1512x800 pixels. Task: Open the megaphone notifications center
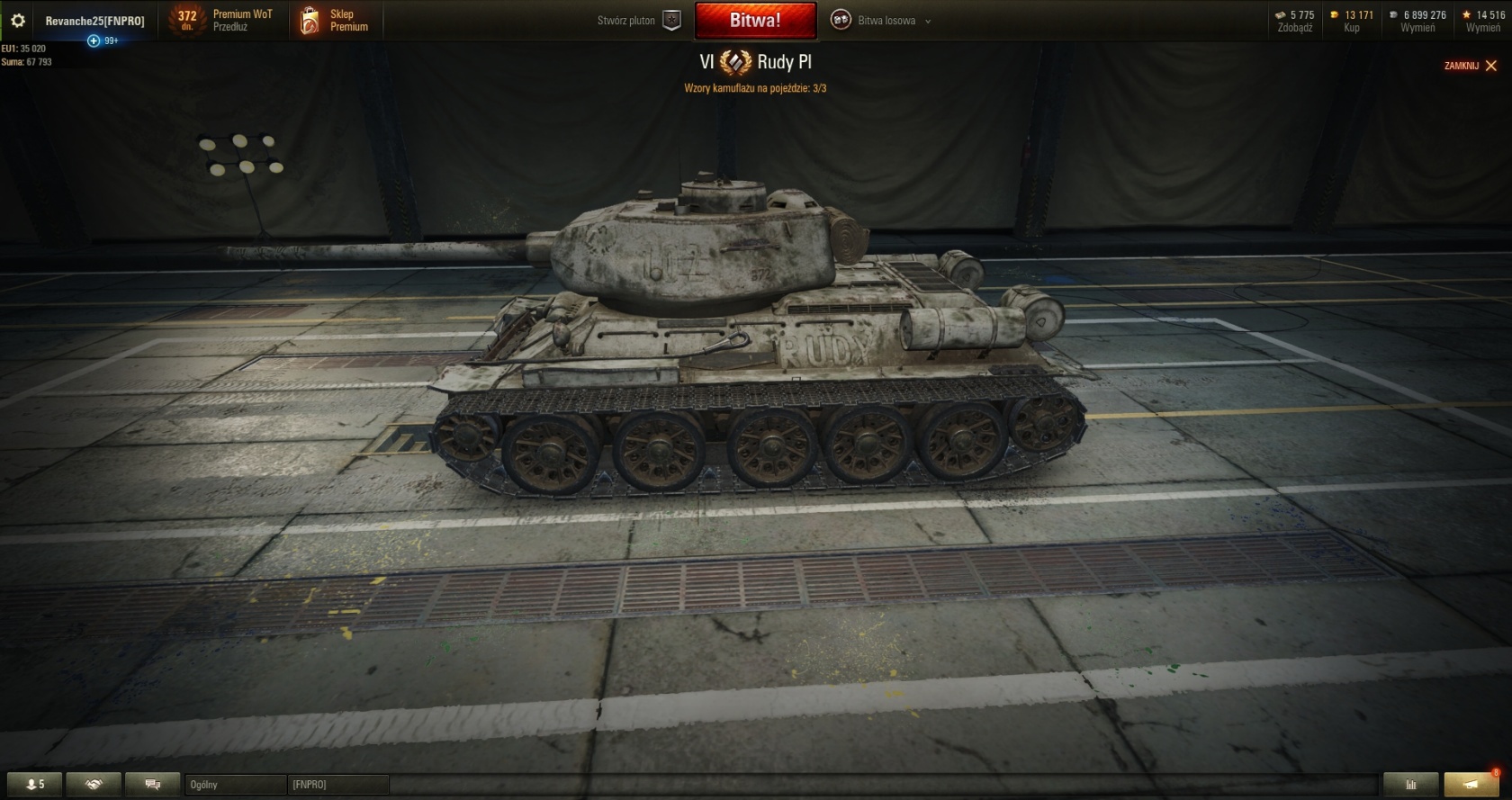pyautogui.click(x=1471, y=785)
